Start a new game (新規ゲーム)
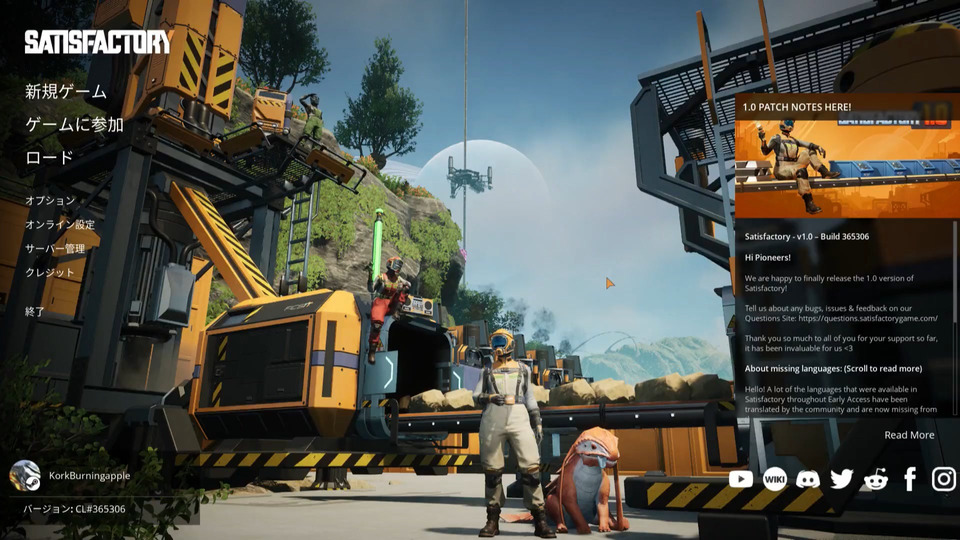Image resolution: width=960 pixels, height=540 pixels. 66,92
